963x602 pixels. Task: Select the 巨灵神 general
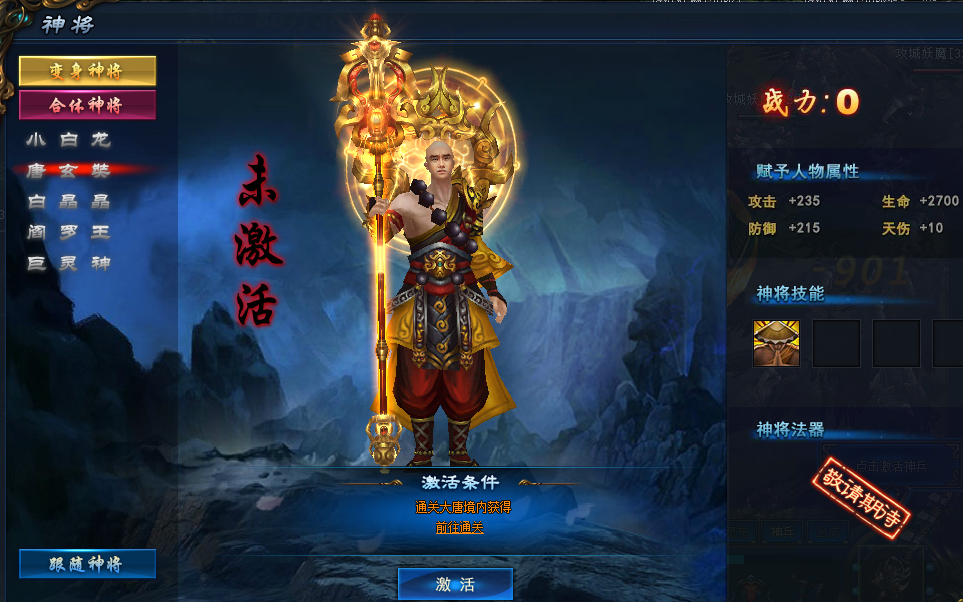(x=68, y=263)
